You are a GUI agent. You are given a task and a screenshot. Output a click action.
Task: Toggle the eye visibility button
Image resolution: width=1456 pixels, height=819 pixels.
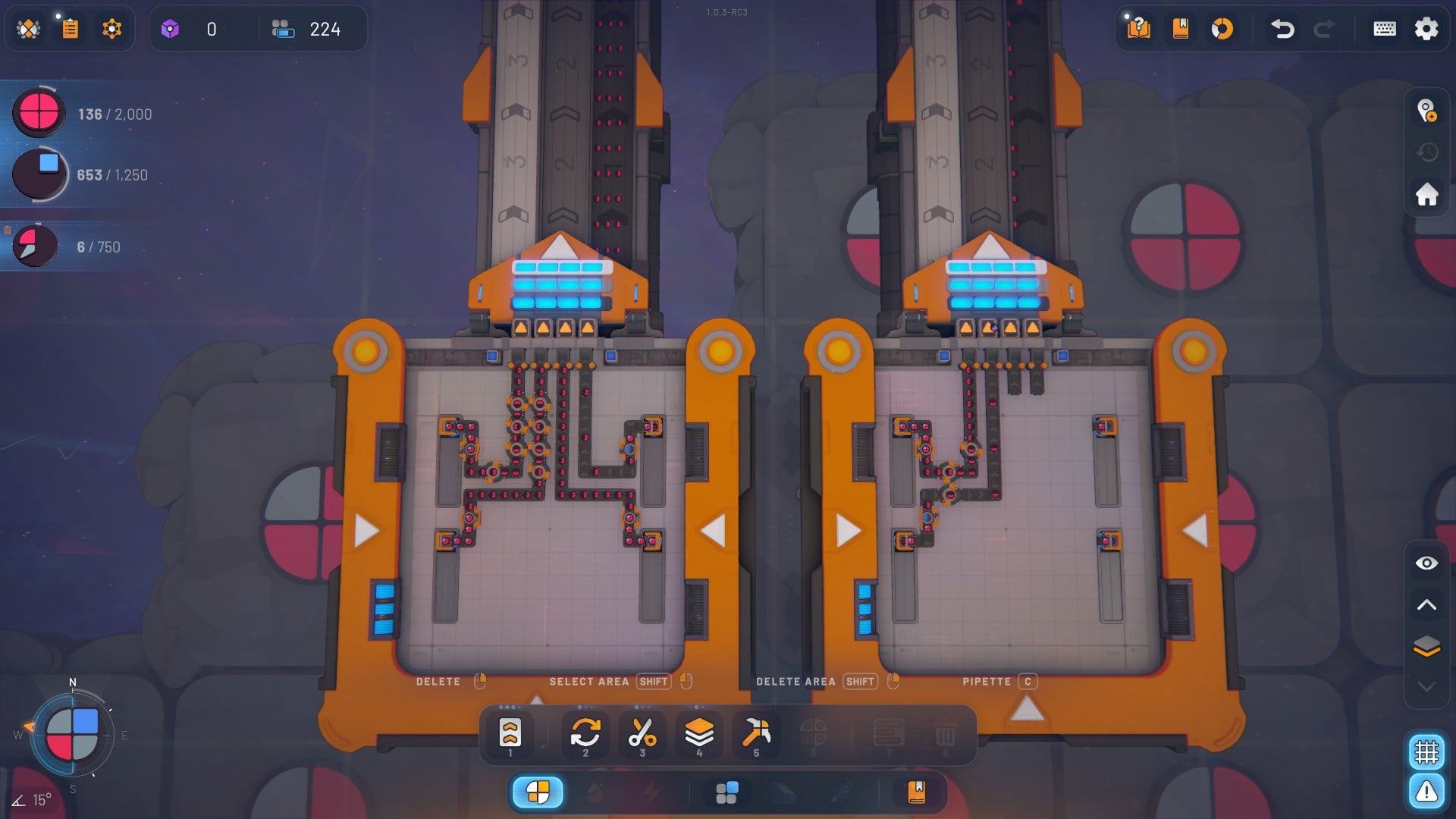tap(1426, 563)
